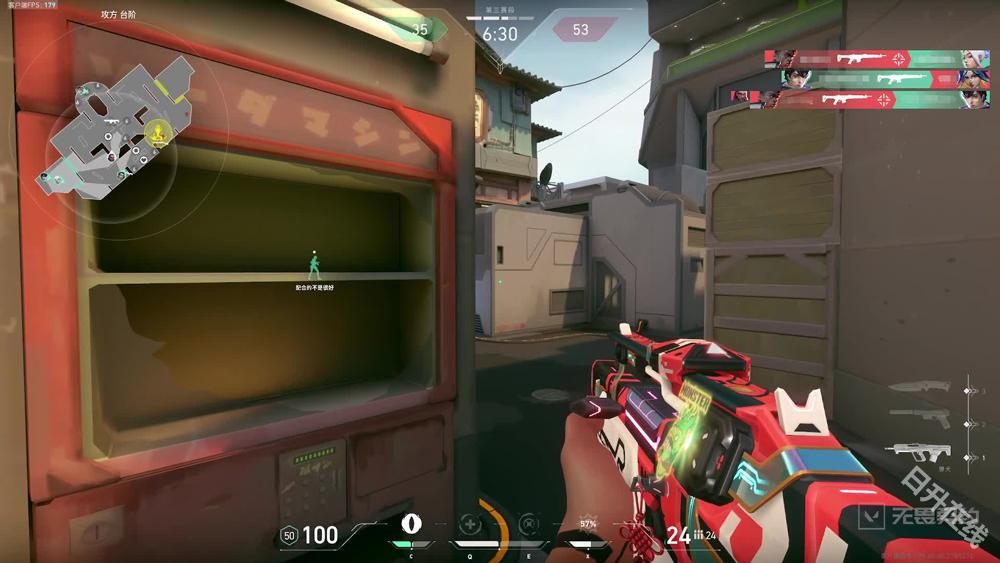Select the white-haired agent portrait
Screen dimensions: 1000x563
click(968, 58)
